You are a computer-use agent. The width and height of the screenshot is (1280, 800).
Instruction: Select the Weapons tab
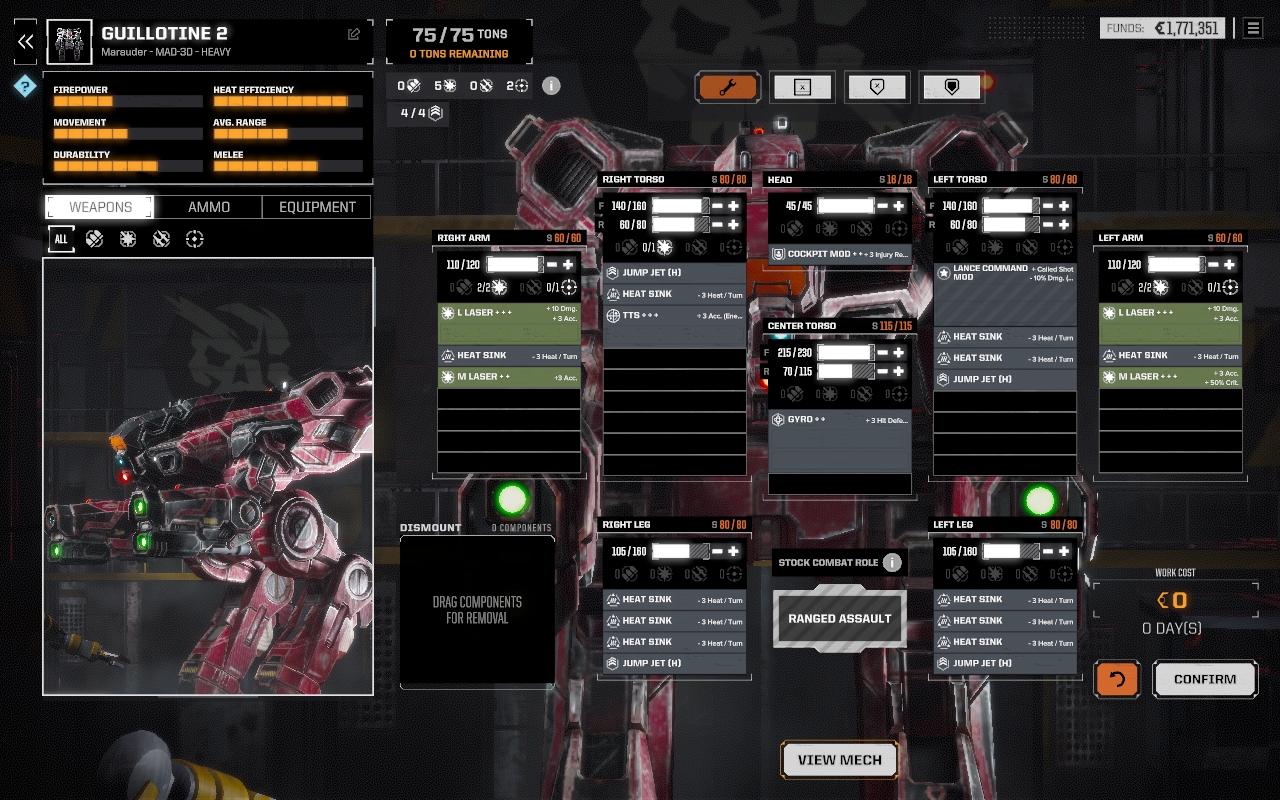click(100, 207)
